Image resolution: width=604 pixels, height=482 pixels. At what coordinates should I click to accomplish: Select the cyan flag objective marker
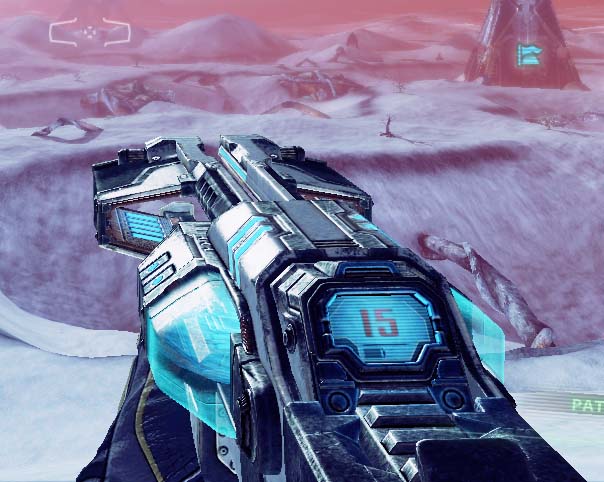tap(527, 53)
